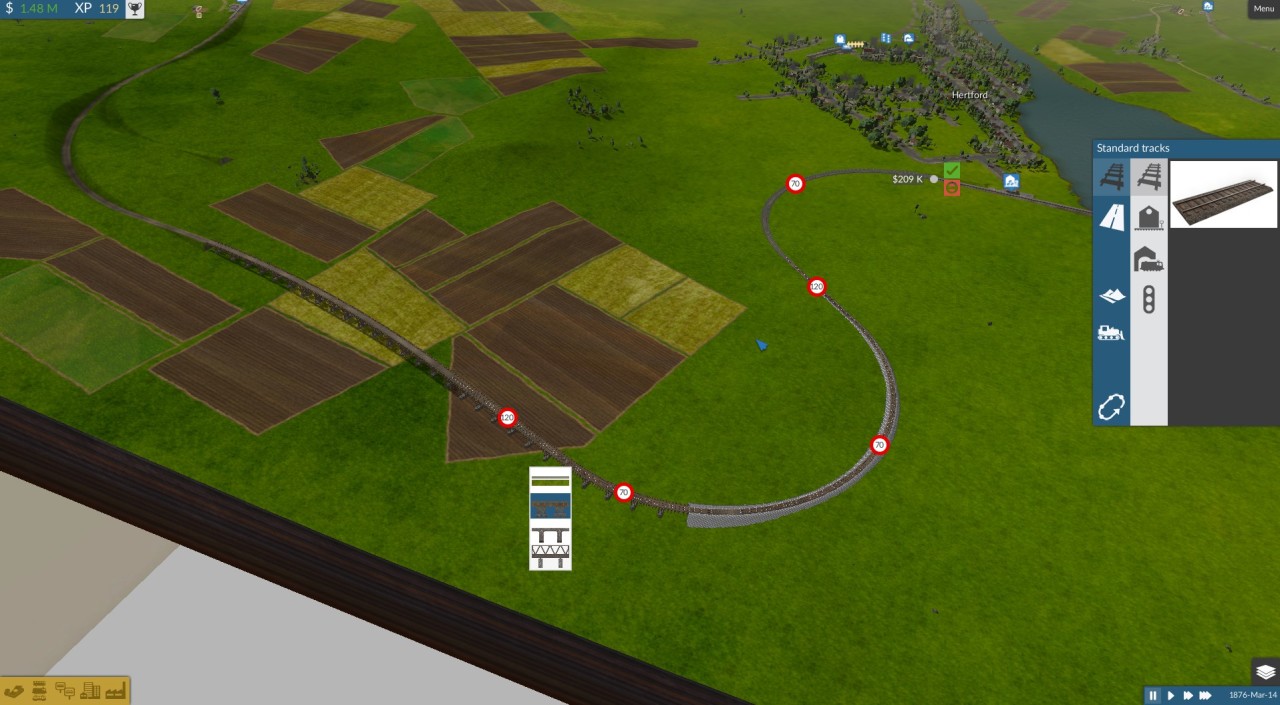The image size is (1280, 705).
Task: Choose the railway signal tool
Action: 1149,299
